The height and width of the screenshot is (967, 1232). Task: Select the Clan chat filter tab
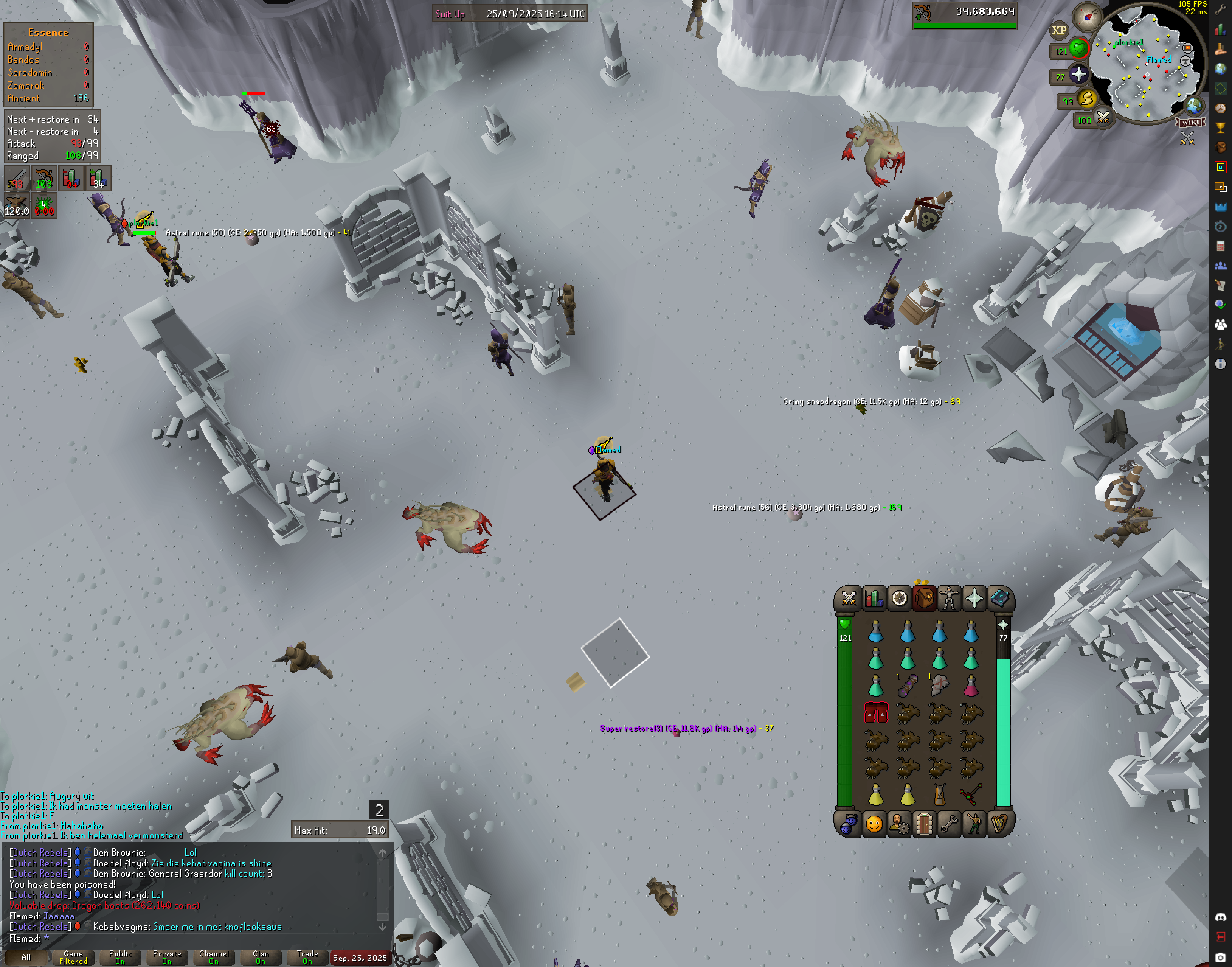point(260,957)
